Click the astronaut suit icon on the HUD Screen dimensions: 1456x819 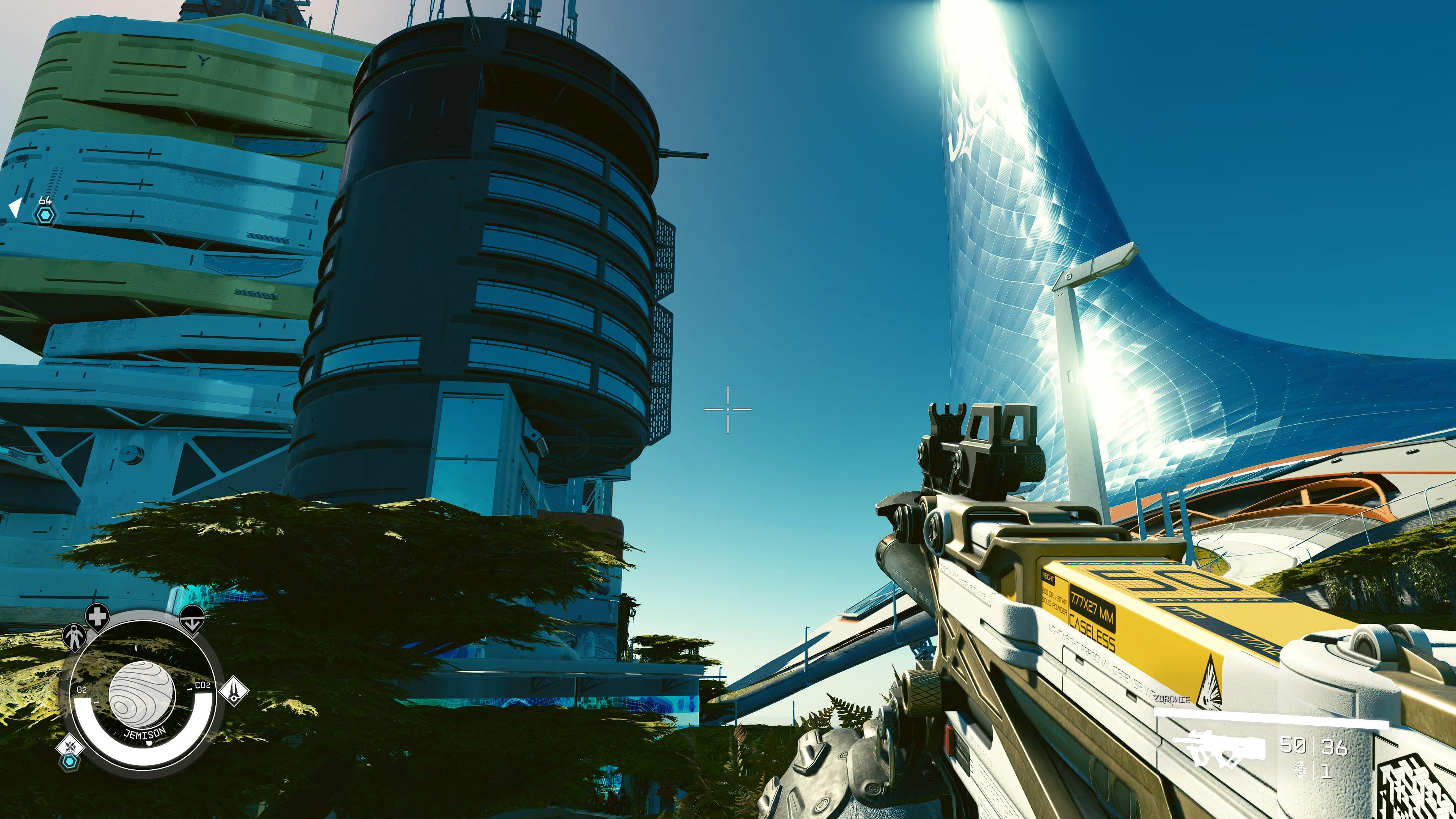point(74,636)
